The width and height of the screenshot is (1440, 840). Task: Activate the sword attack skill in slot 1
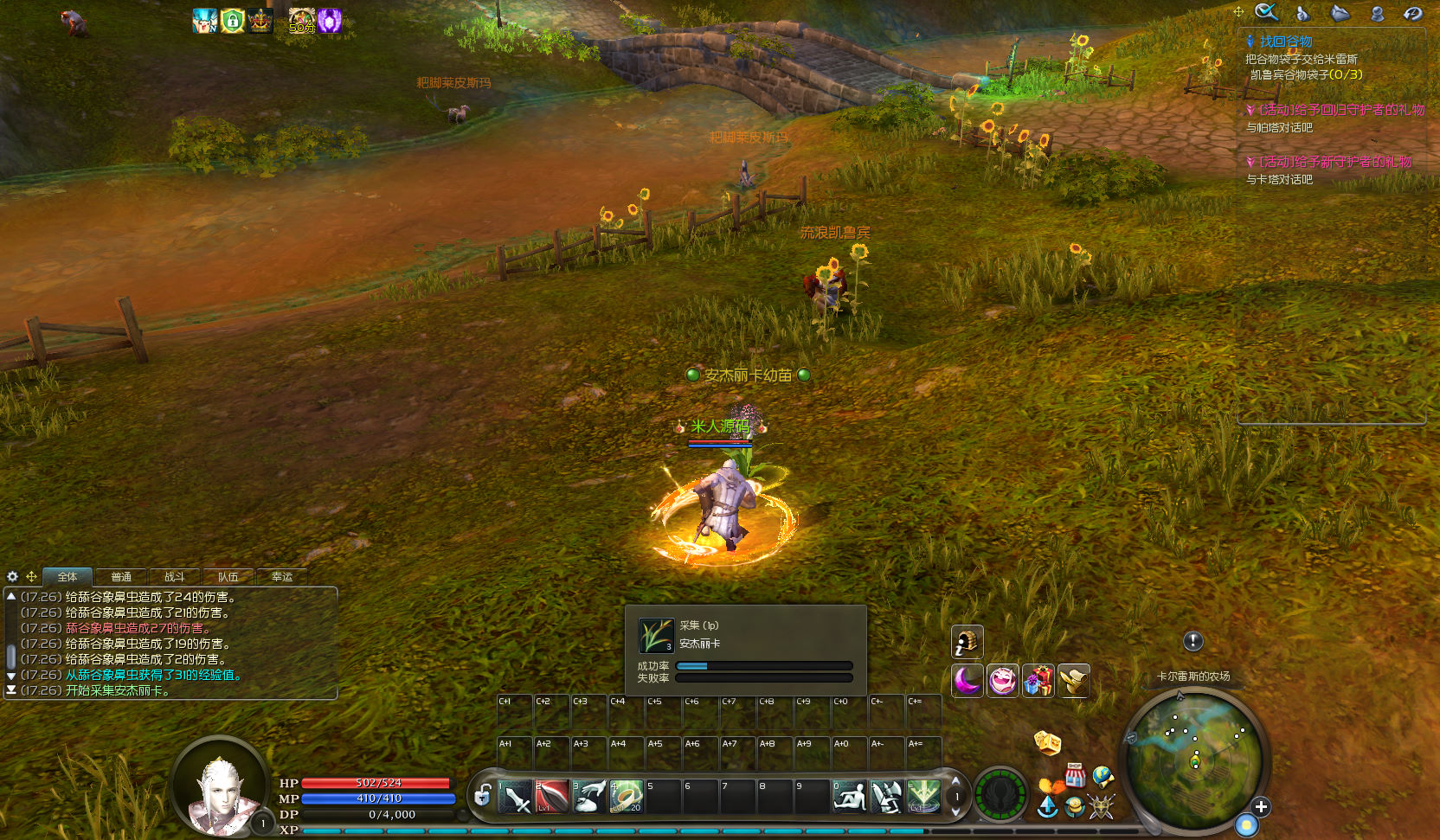(x=515, y=797)
